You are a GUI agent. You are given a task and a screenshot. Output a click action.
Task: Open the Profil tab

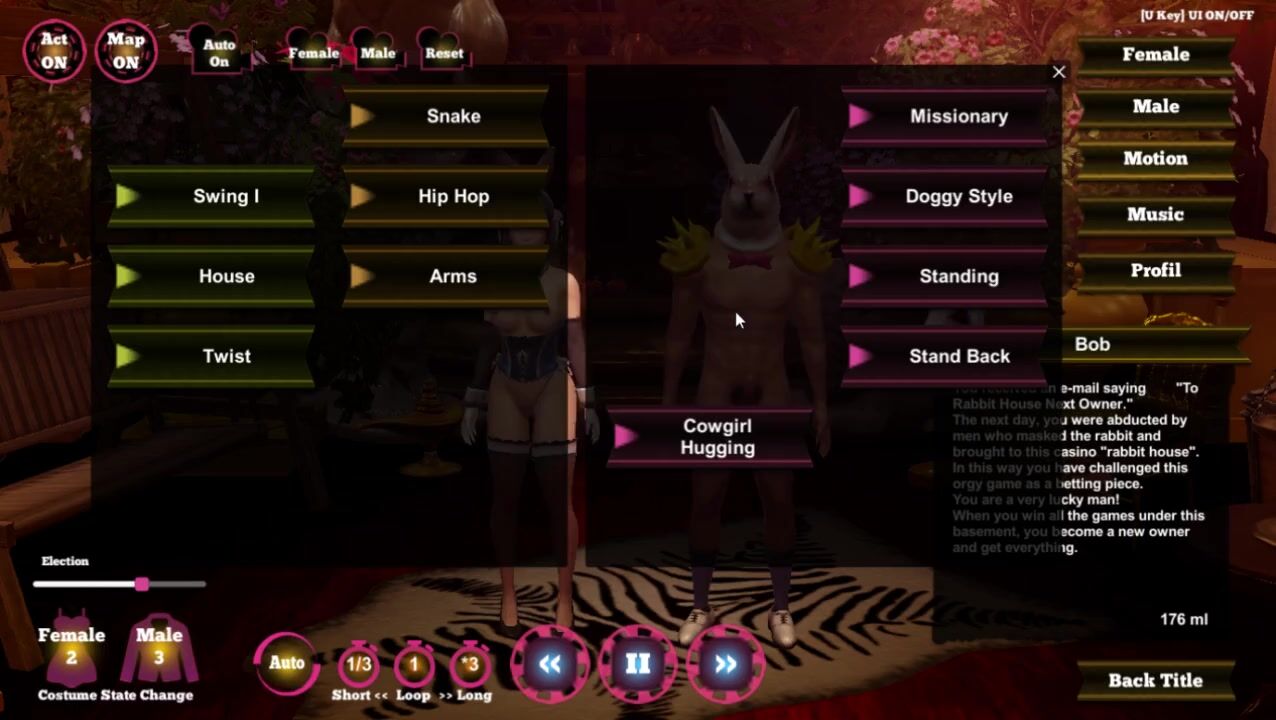1155,270
